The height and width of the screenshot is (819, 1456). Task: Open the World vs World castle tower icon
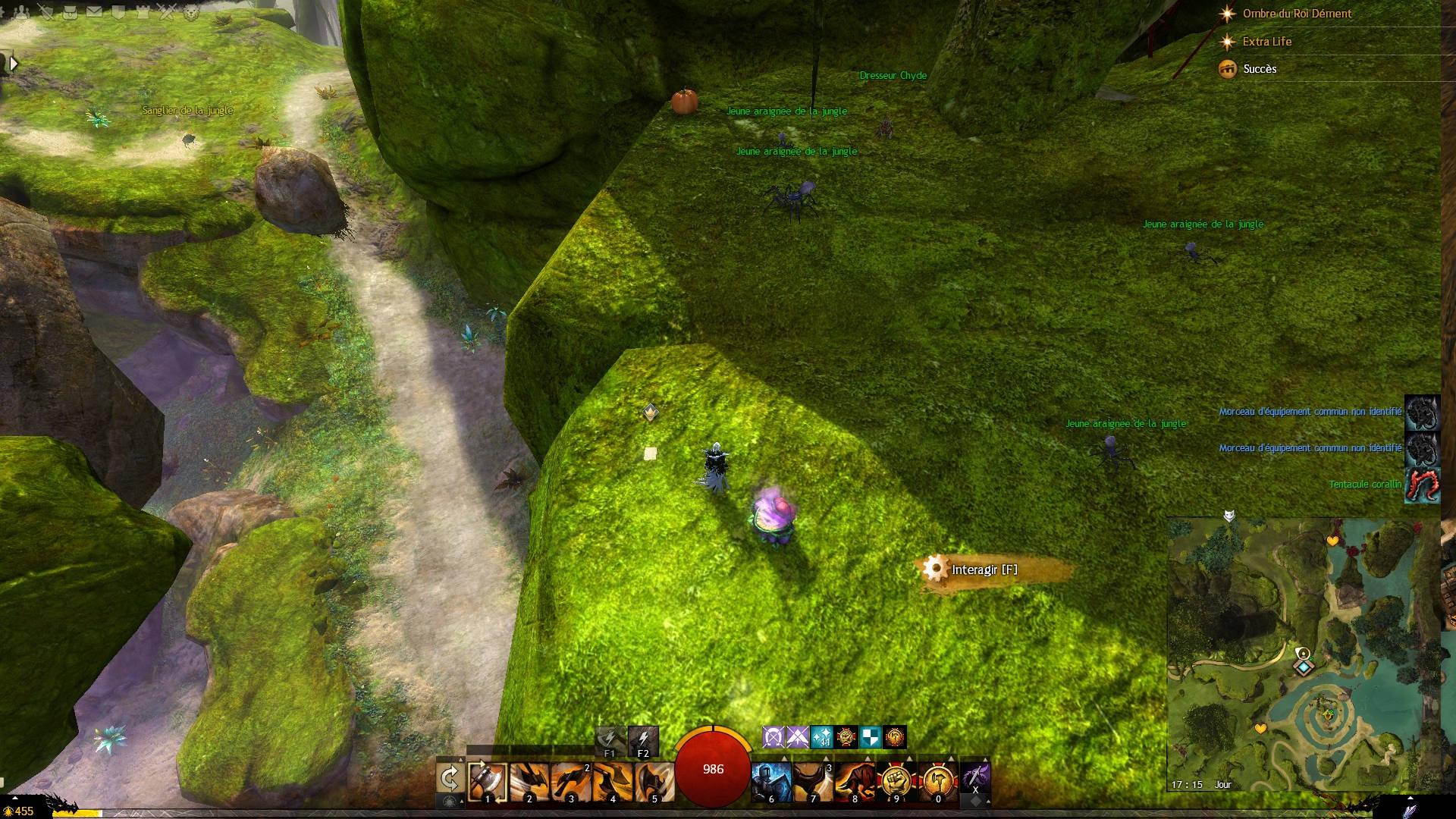(x=143, y=12)
